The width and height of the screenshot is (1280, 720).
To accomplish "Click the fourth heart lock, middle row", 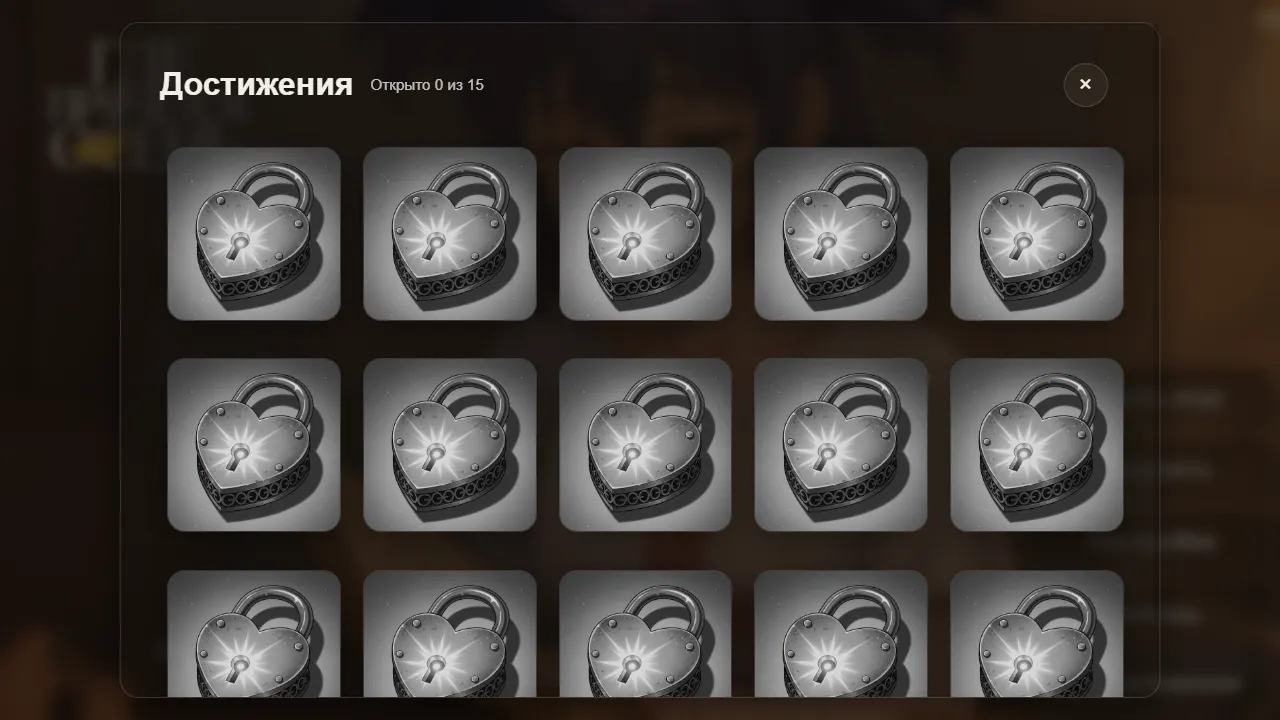I will click(x=841, y=444).
